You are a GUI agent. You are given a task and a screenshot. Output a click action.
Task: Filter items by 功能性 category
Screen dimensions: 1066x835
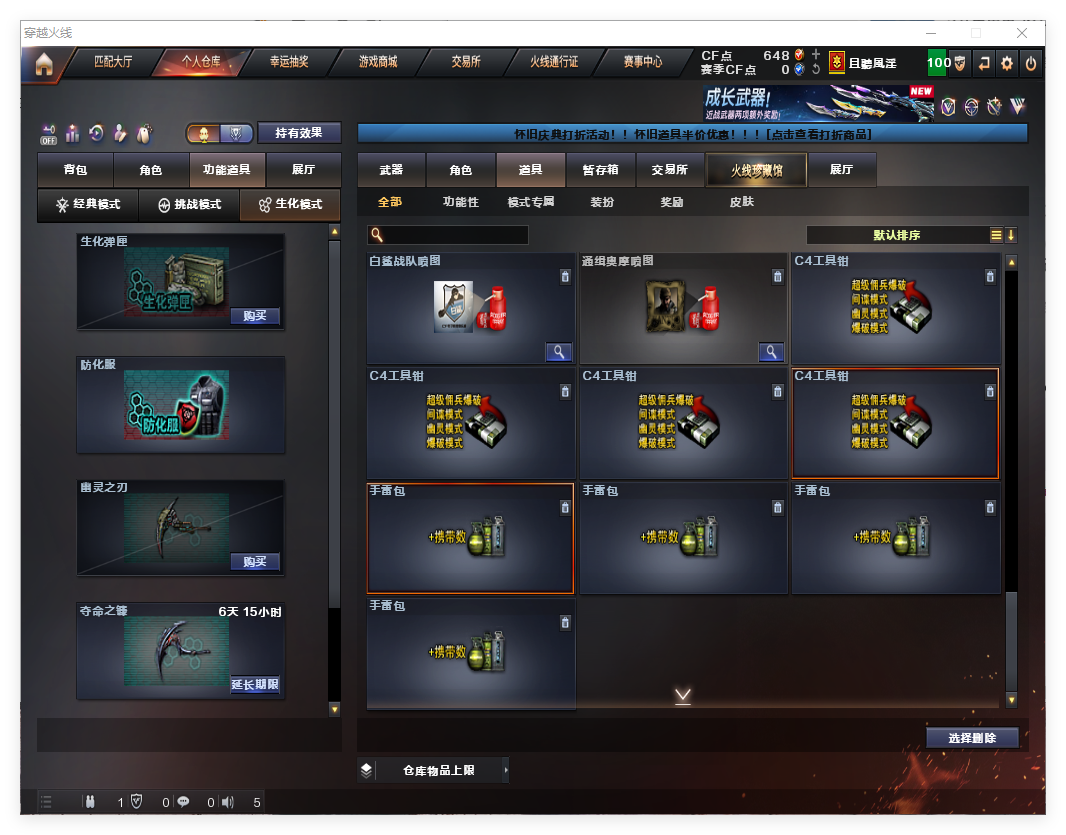[x=461, y=202]
